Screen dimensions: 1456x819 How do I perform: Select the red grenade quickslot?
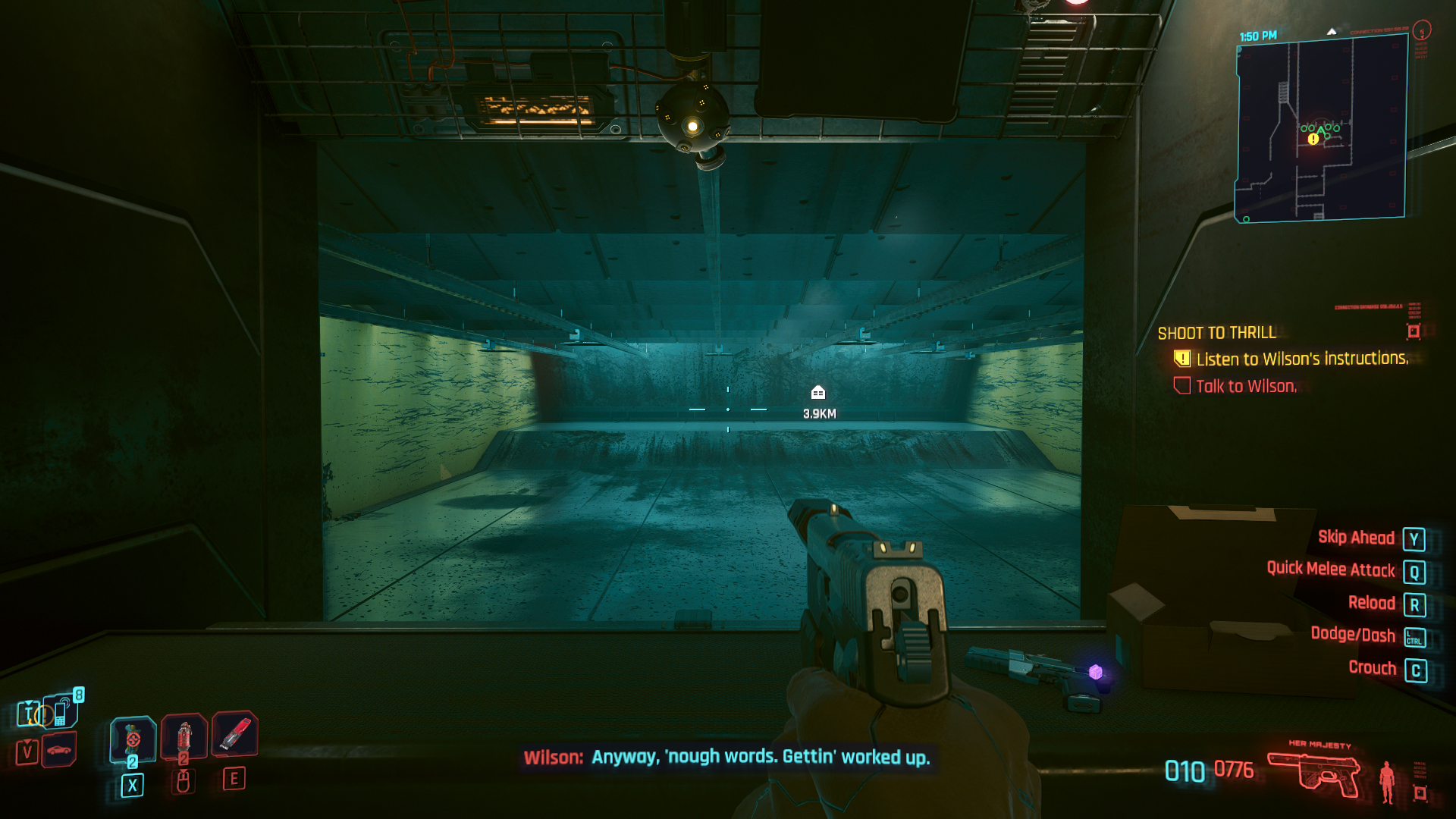[x=184, y=738]
